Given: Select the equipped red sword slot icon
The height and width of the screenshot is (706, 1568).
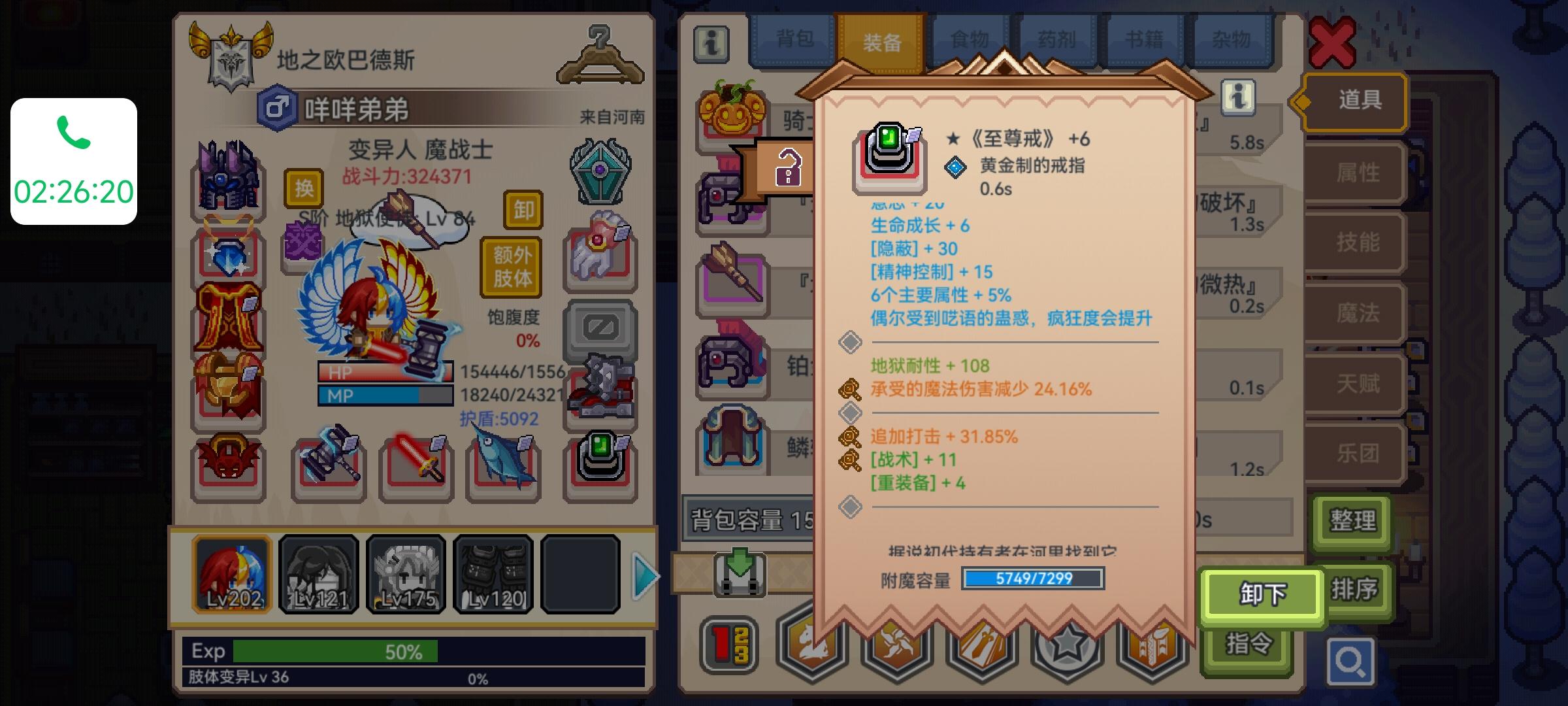Looking at the screenshot, I should point(418,465).
